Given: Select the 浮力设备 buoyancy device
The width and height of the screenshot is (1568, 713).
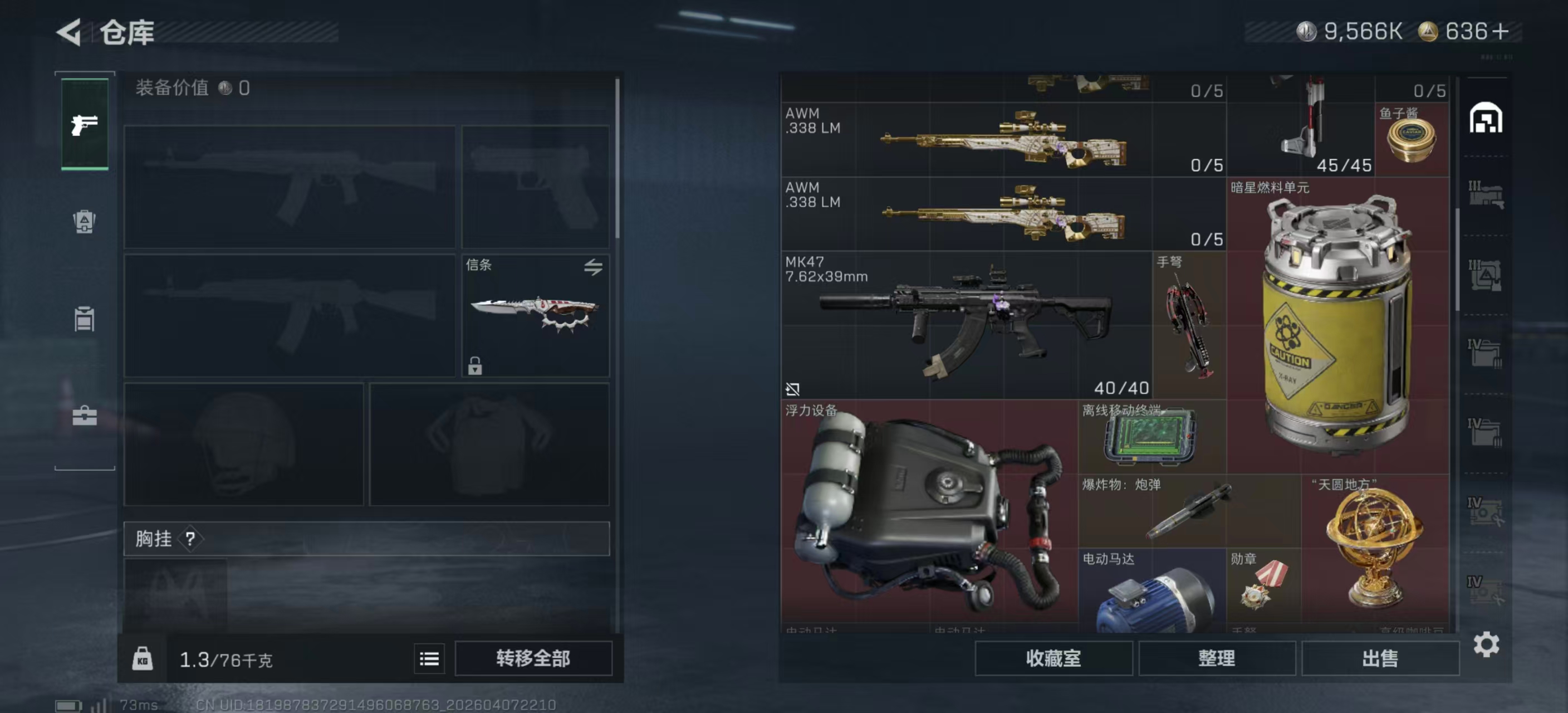Looking at the screenshot, I should click(929, 511).
